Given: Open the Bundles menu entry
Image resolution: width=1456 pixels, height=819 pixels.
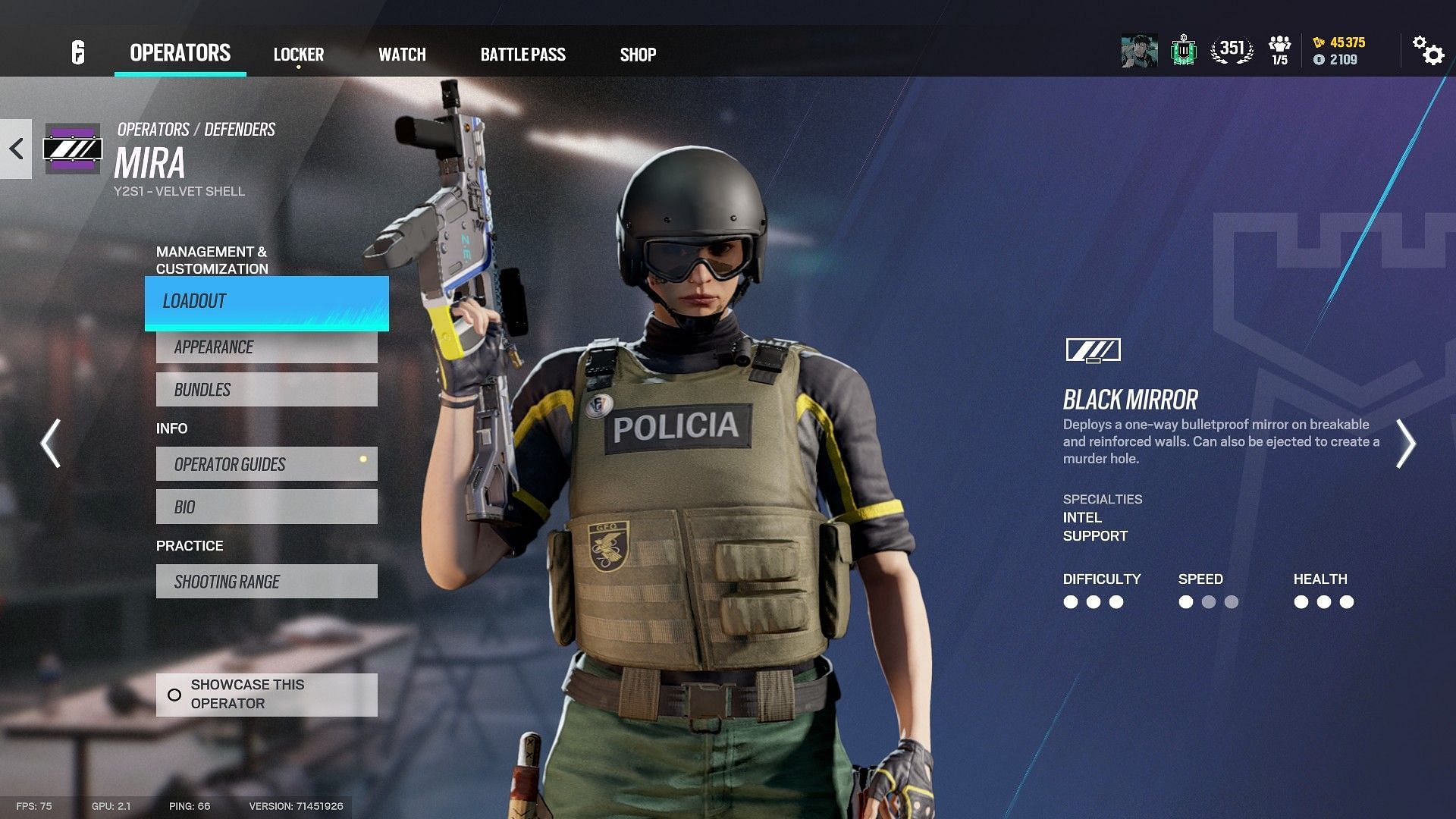Looking at the screenshot, I should pos(266,390).
